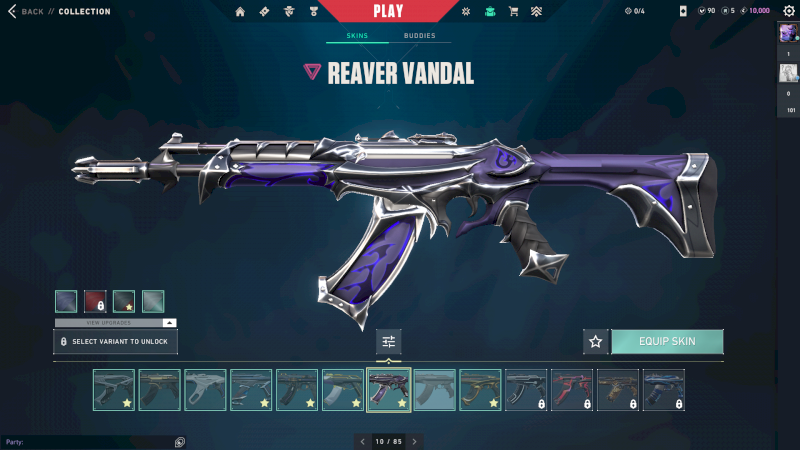The image size is (800, 450).
Task: Select the Skins tab
Action: [357, 36]
